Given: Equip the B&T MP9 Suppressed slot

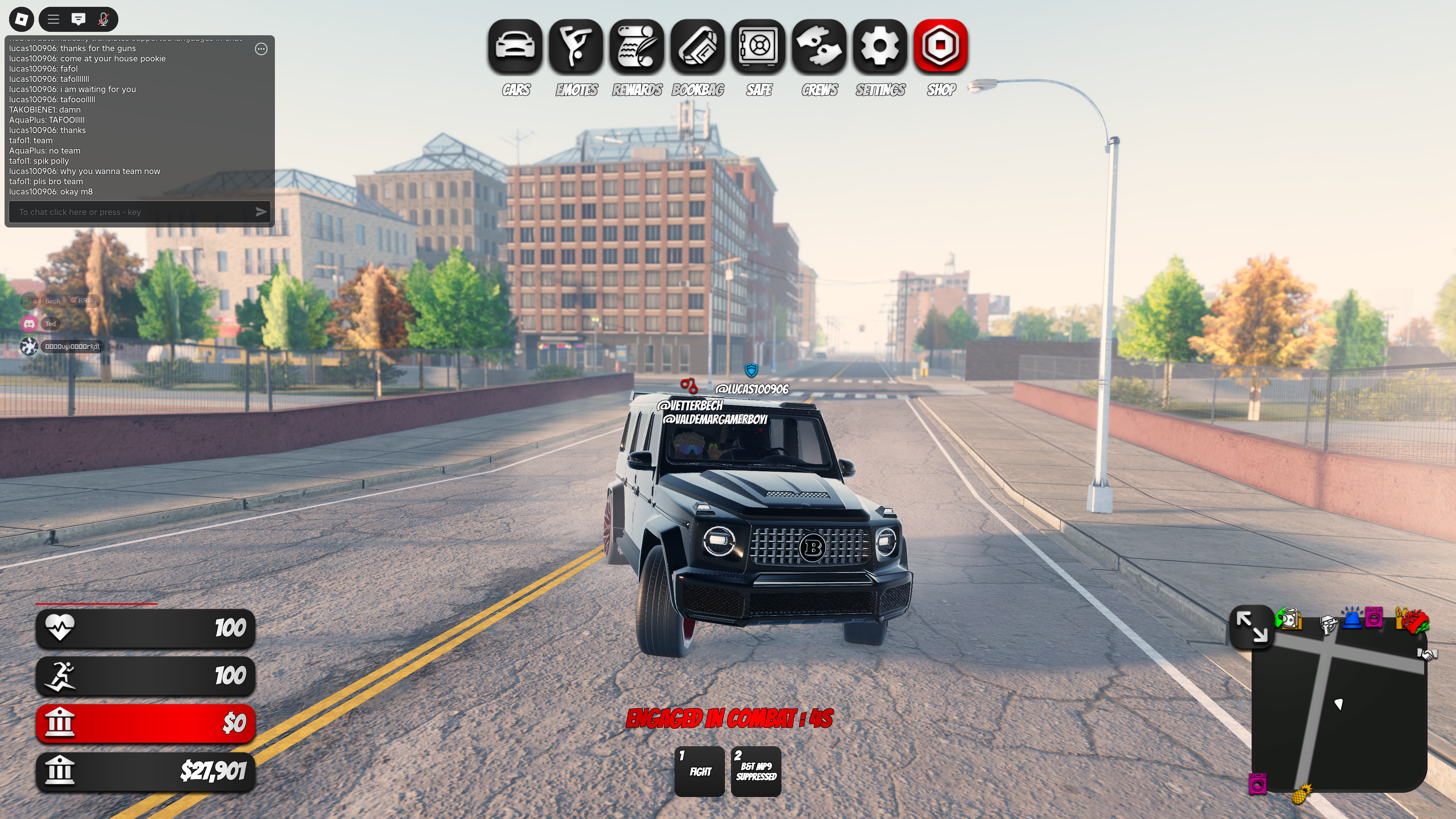Looking at the screenshot, I should click(756, 771).
